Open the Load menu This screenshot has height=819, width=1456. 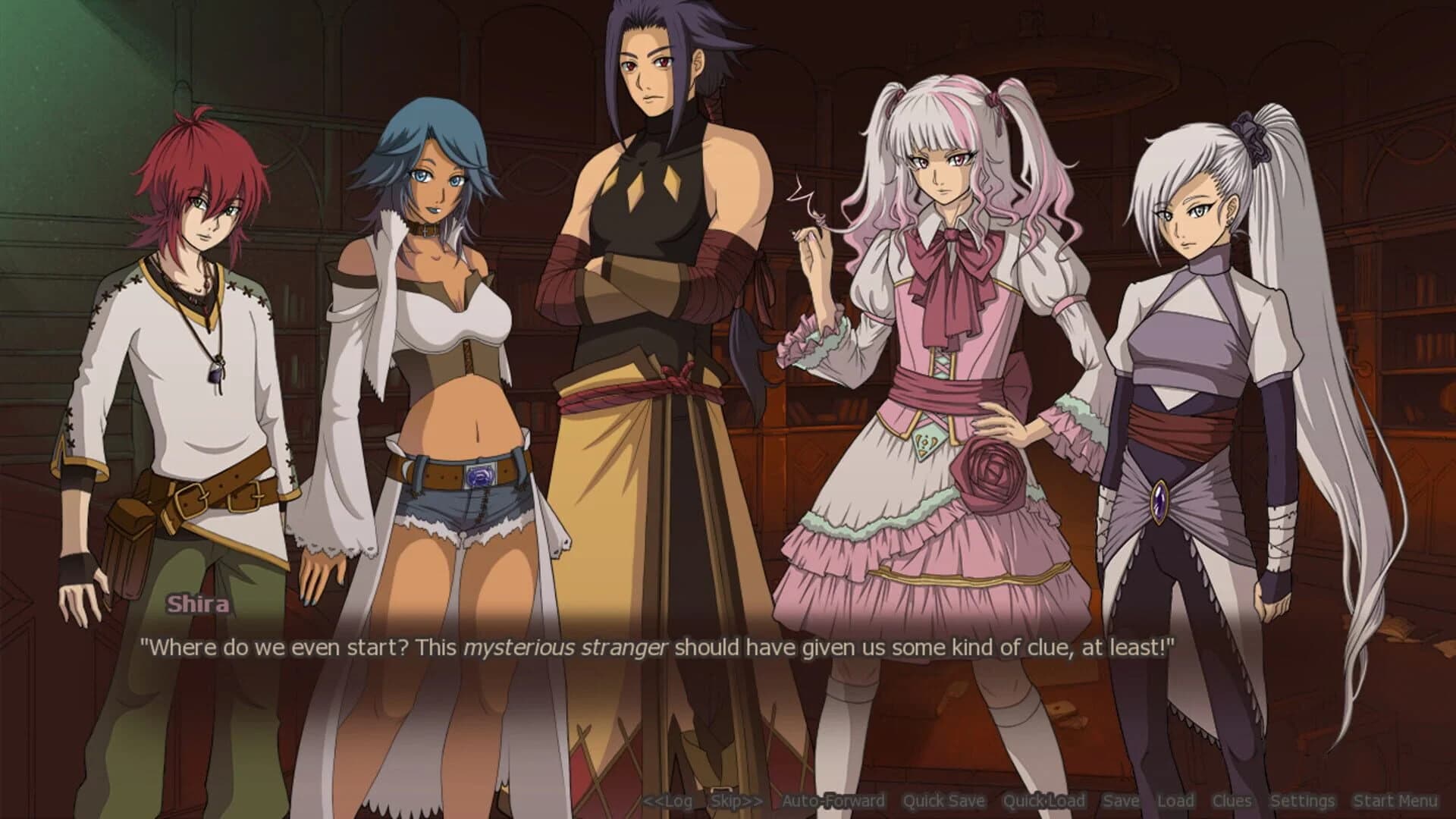click(x=1175, y=800)
